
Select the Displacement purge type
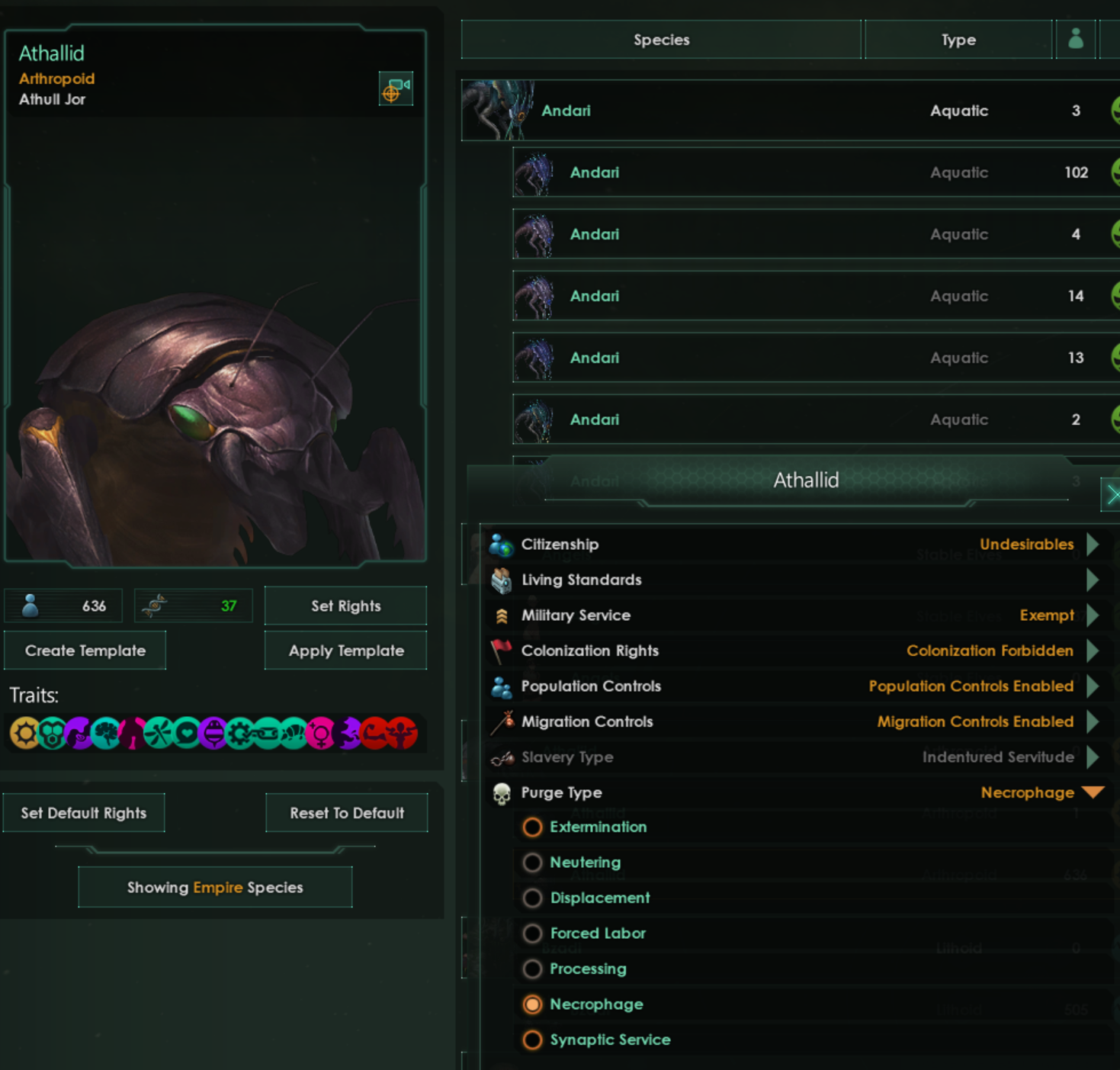pos(533,898)
